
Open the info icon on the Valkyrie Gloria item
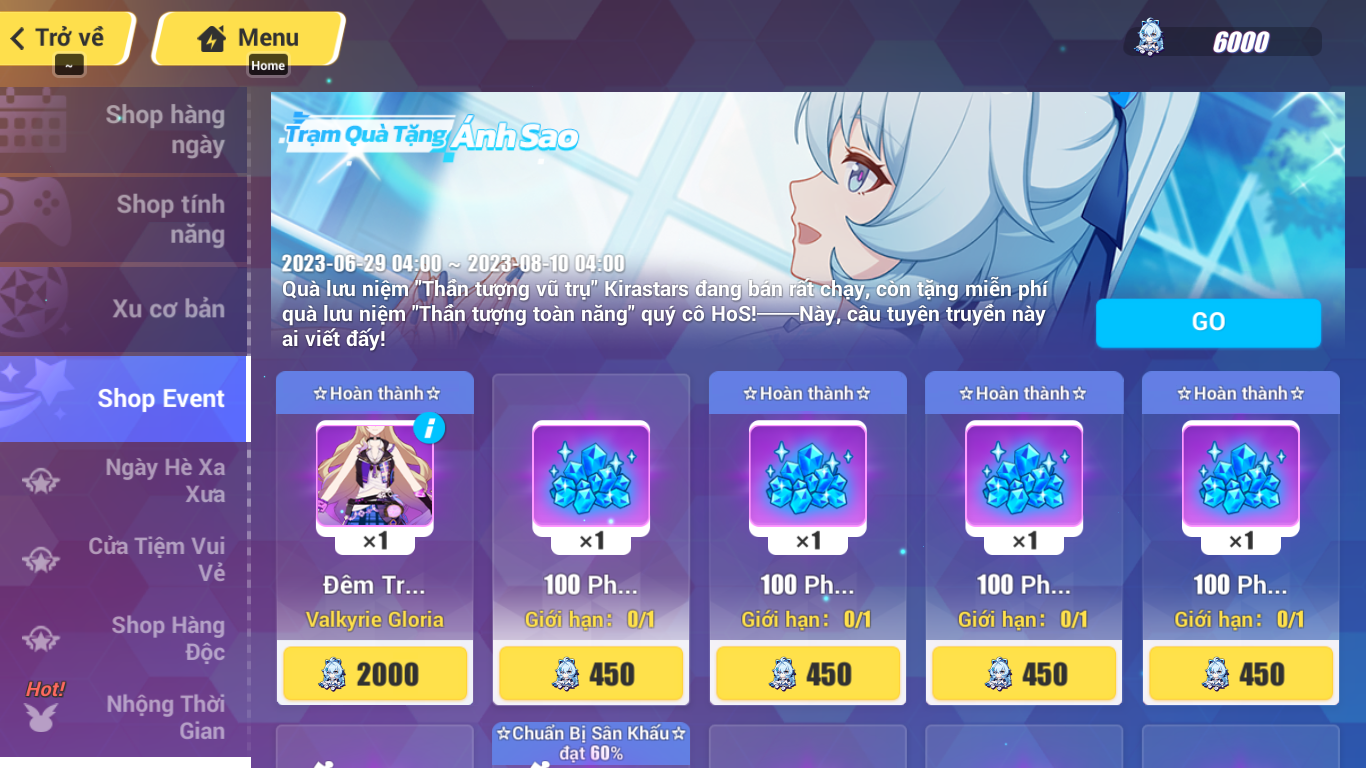pyautogui.click(x=430, y=426)
